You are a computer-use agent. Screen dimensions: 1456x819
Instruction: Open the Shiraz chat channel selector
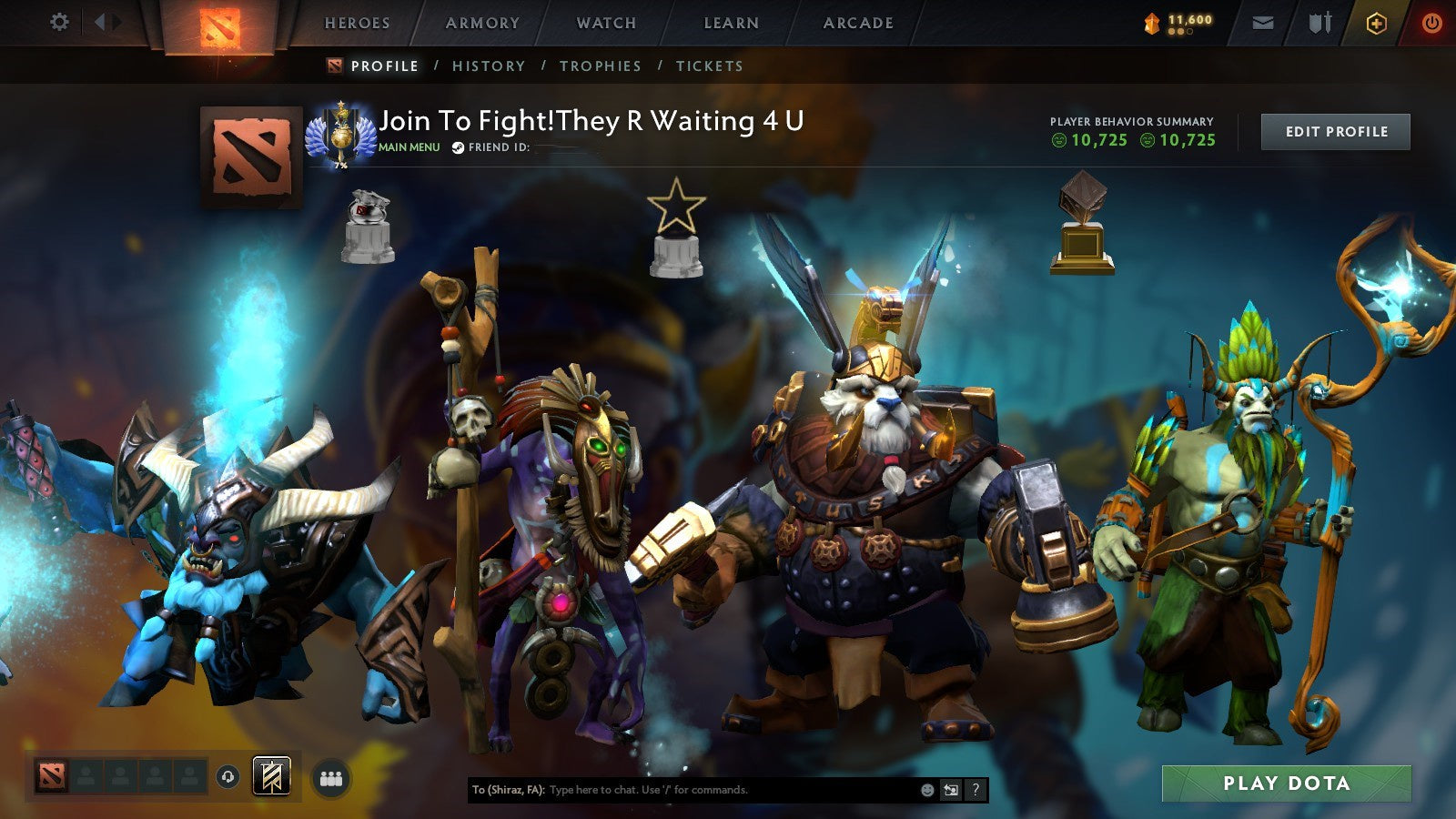click(506, 790)
